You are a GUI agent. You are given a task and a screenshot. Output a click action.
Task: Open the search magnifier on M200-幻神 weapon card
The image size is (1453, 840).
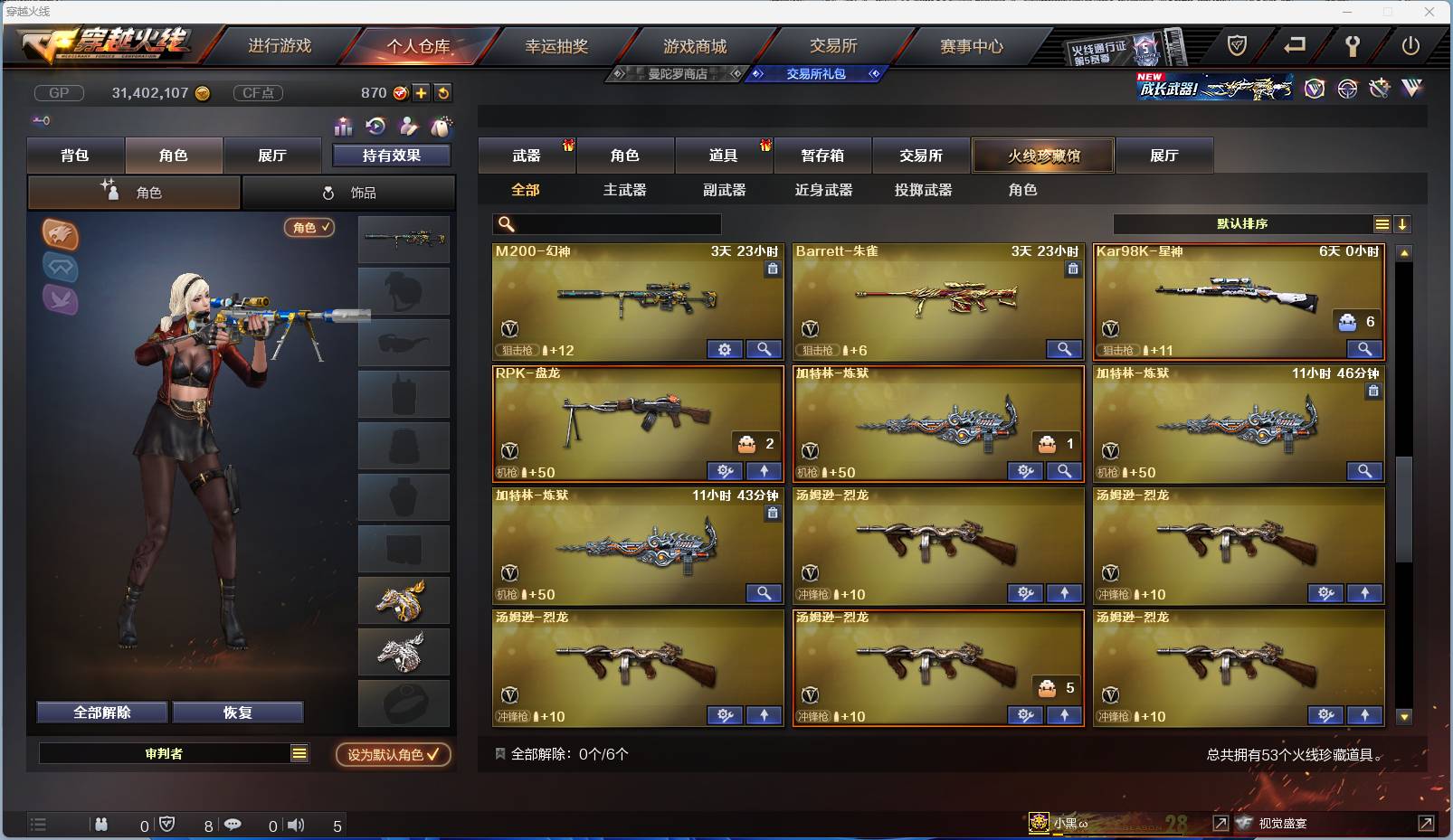coord(764,349)
